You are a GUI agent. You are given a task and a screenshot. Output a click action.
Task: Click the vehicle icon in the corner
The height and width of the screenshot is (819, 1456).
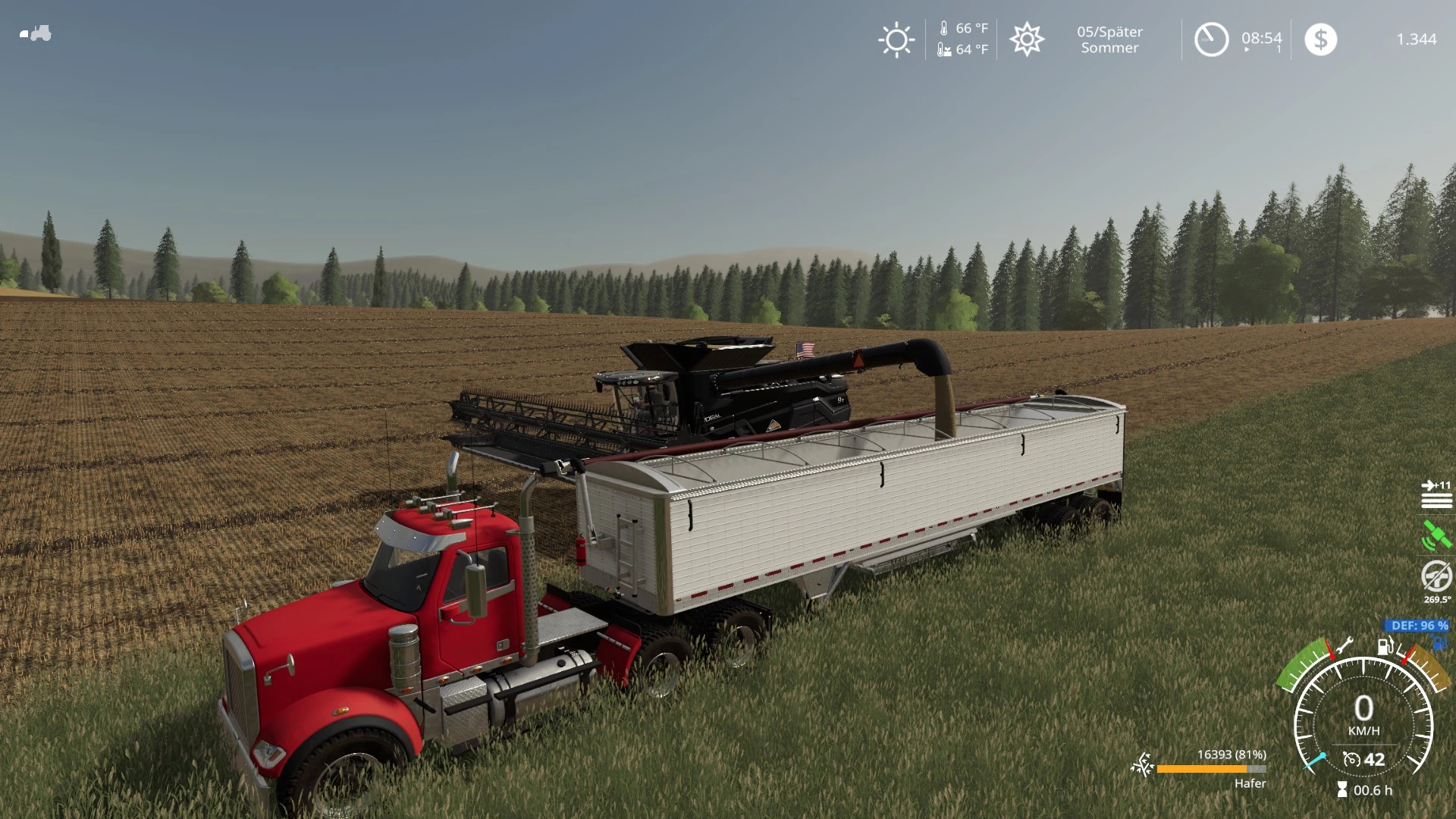[36, 33]
